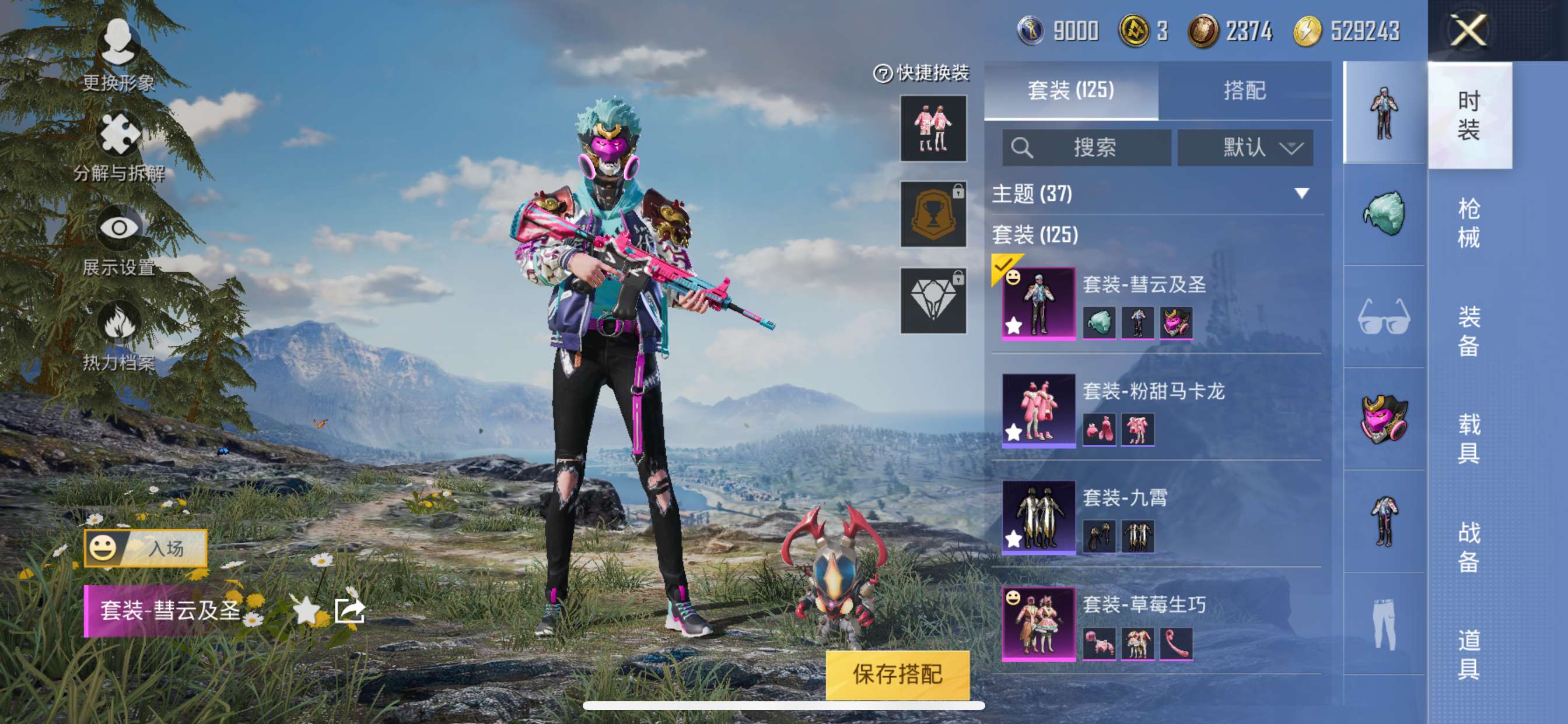This screenshot has height=724, width=1568.
Task: Expand the 主题 (37) section
Action: 1301,194
